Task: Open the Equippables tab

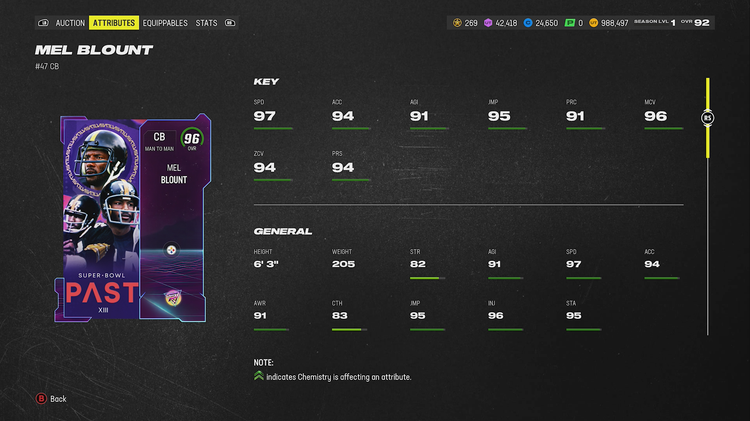Action: pos(165,22)
